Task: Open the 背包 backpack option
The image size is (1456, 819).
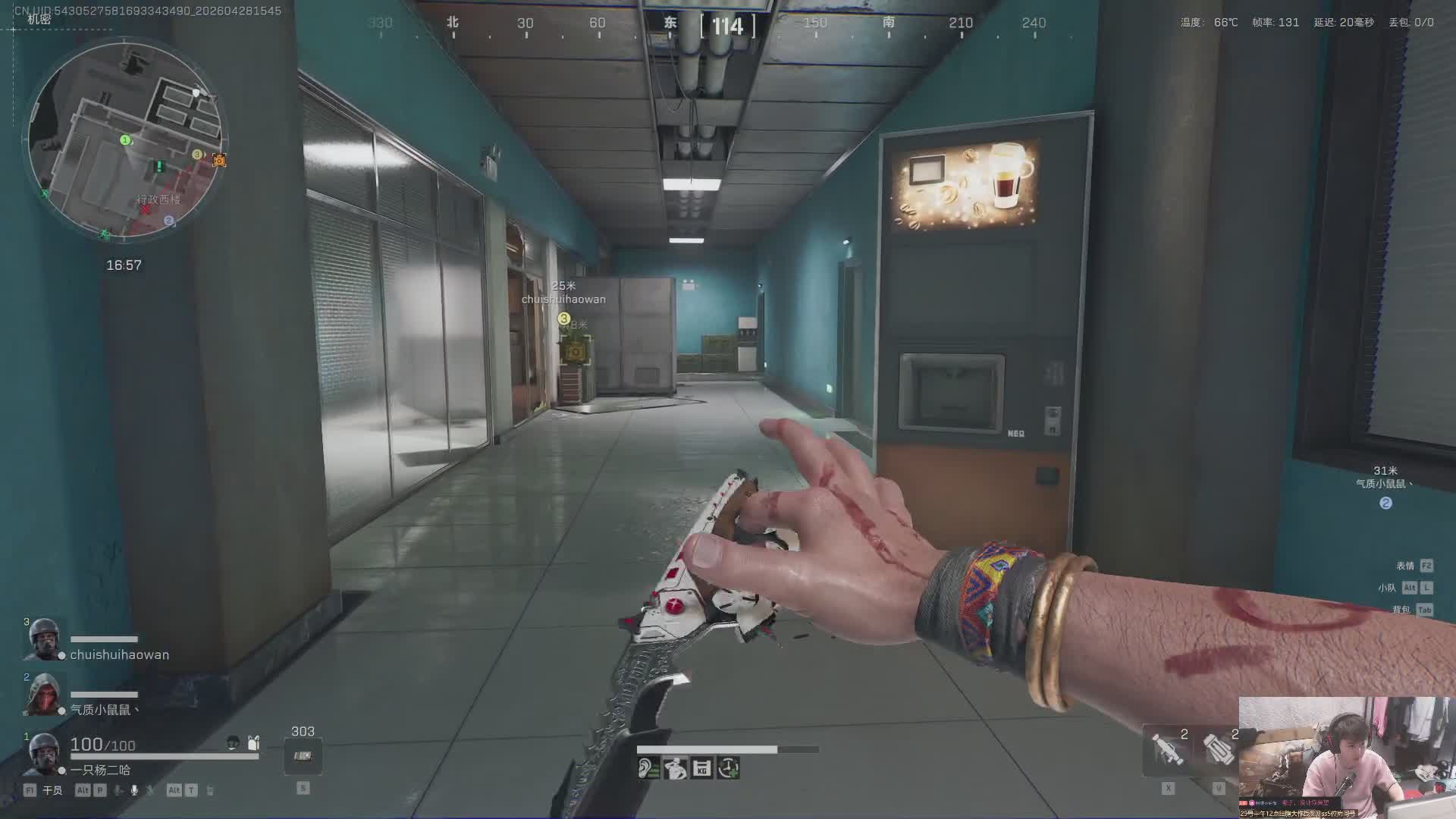Action: pyautogui.click(x=1401, y=610)
